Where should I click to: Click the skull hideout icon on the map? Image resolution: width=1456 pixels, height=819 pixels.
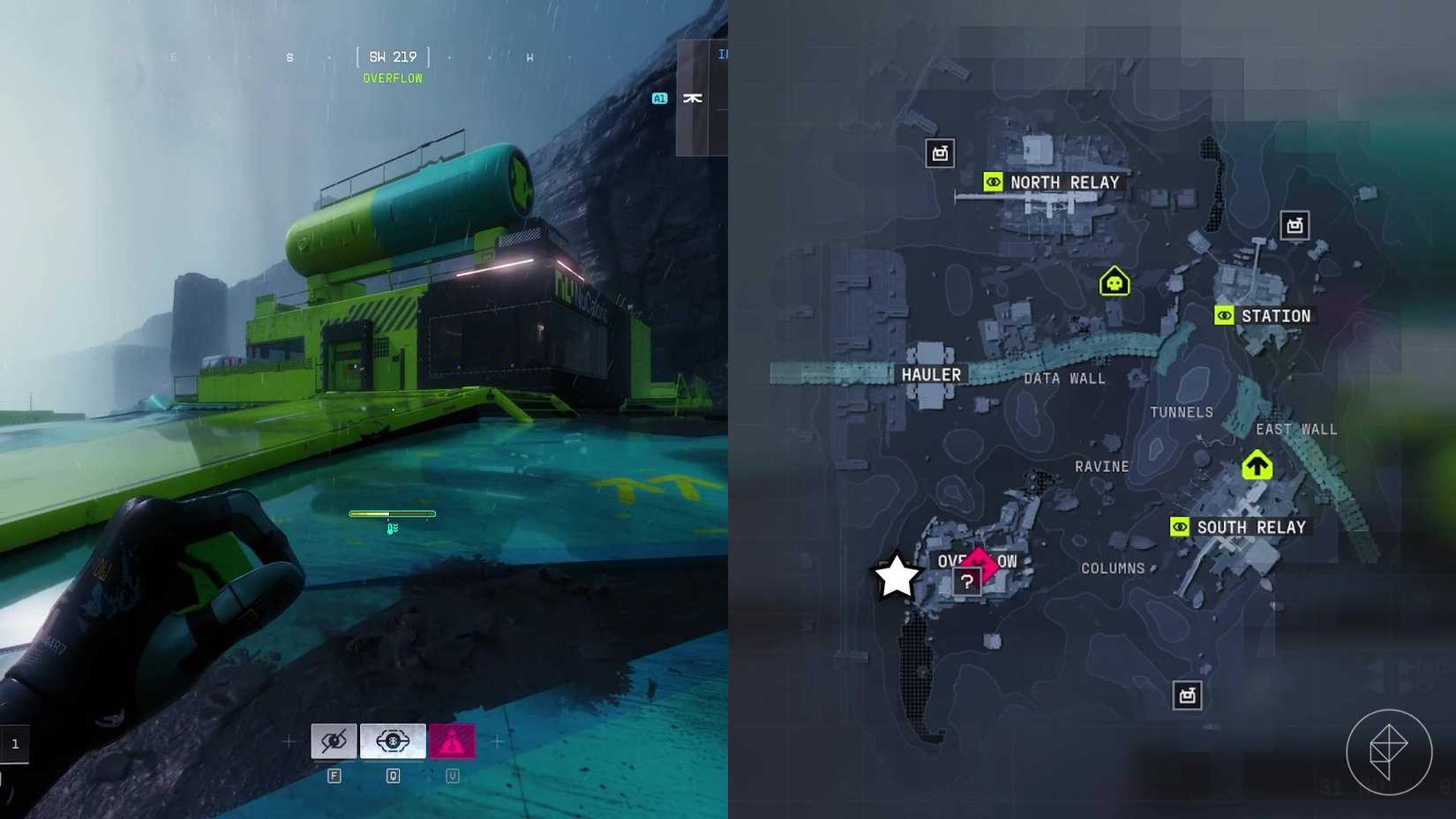pos(1113,282)
